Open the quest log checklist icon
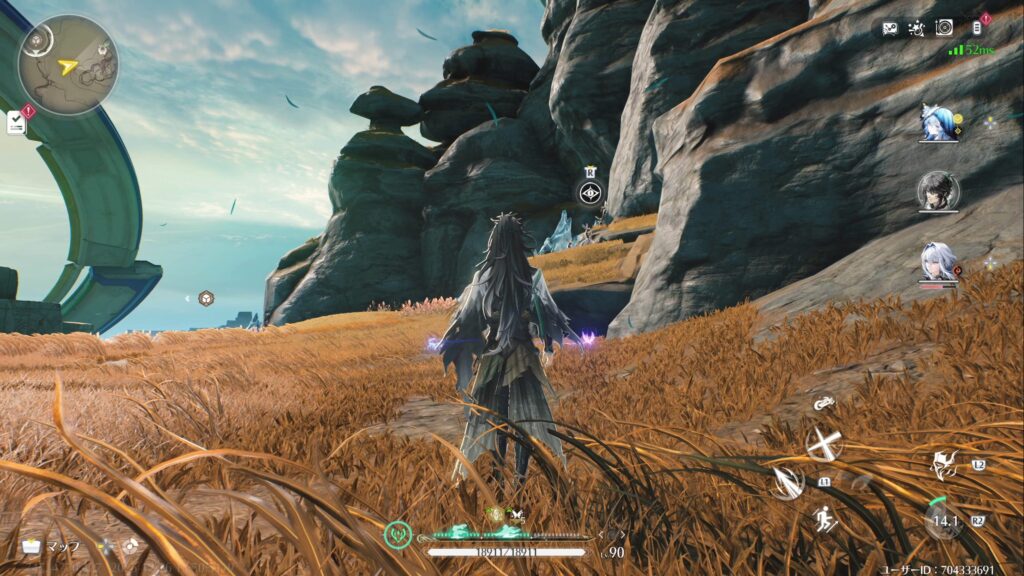The width and height of the screenshot is (1024, 576). 16,122
